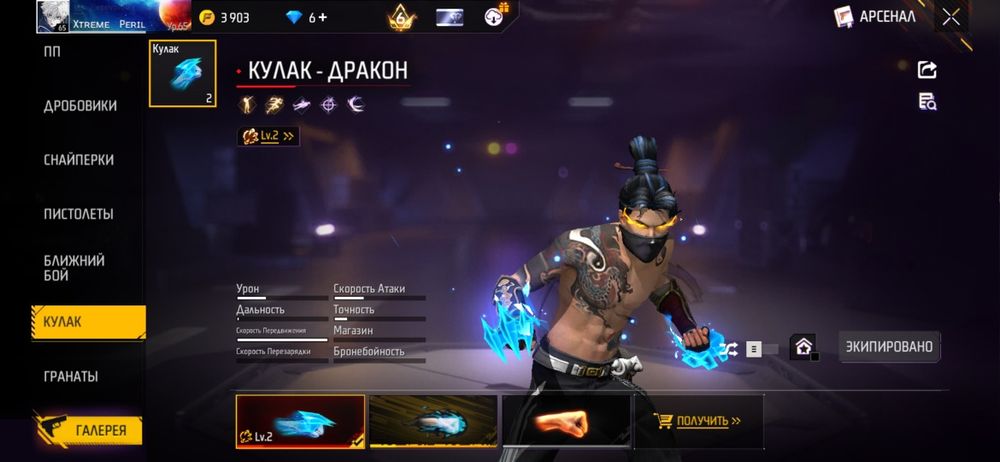Open the skin details inspect icon

coord(927,101)
